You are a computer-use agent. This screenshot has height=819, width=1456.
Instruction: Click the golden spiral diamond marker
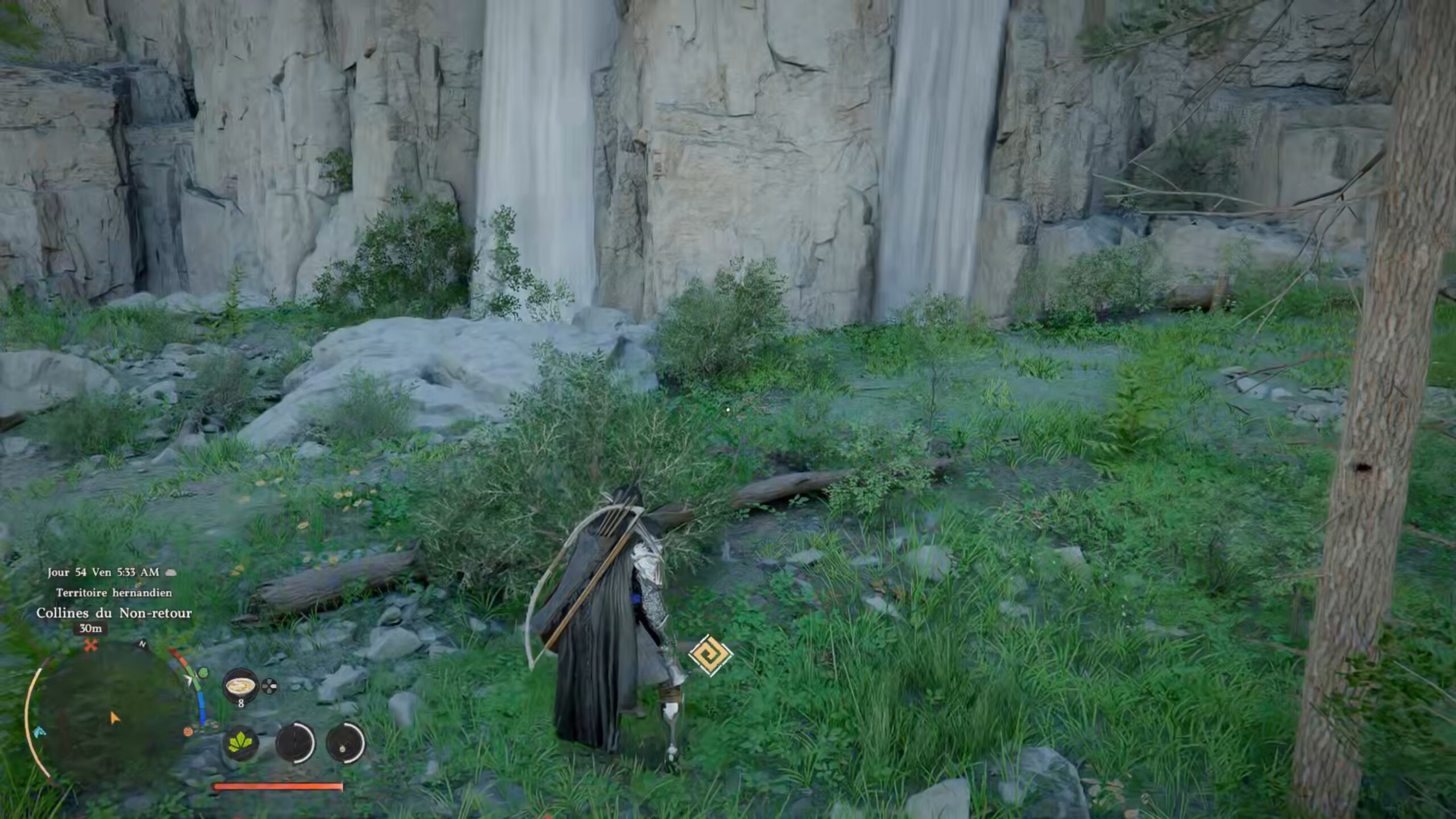pos(710,655)
